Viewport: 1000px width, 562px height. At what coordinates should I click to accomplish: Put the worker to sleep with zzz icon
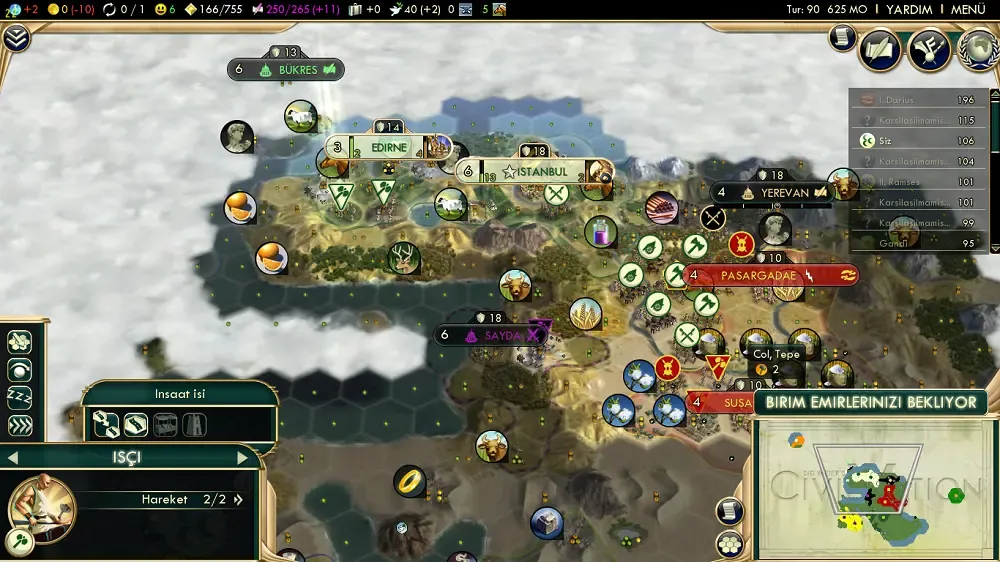[x=19, y=397]
